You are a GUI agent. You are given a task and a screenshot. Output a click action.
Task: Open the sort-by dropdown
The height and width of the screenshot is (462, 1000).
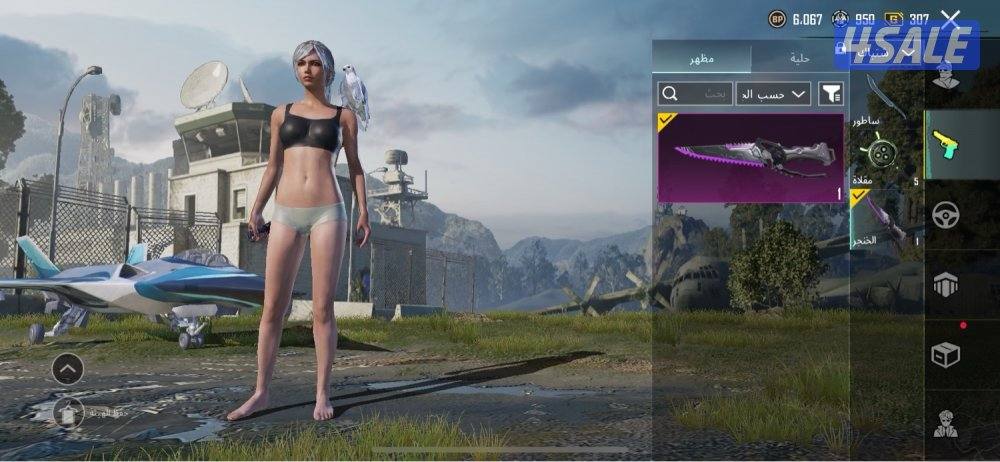coord(773,94)
